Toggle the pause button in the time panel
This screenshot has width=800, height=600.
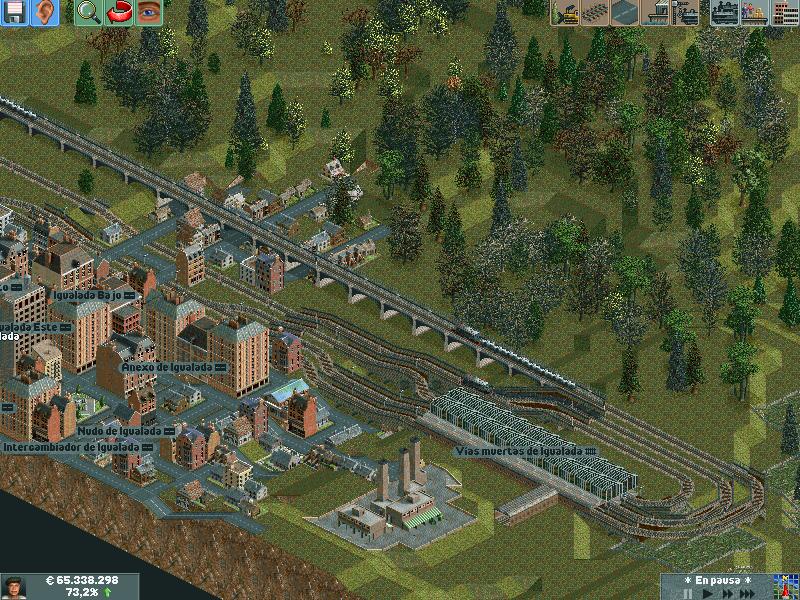[688, 593]
